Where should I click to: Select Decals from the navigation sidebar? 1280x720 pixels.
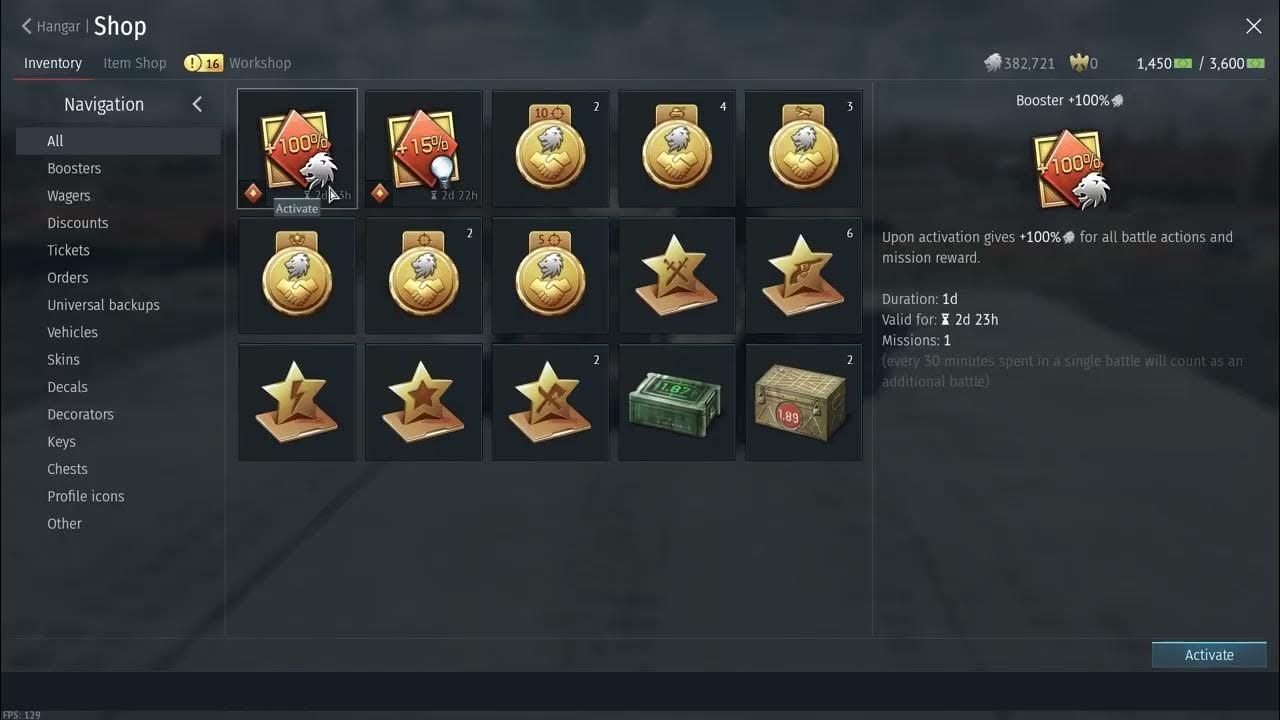(67, 386)
